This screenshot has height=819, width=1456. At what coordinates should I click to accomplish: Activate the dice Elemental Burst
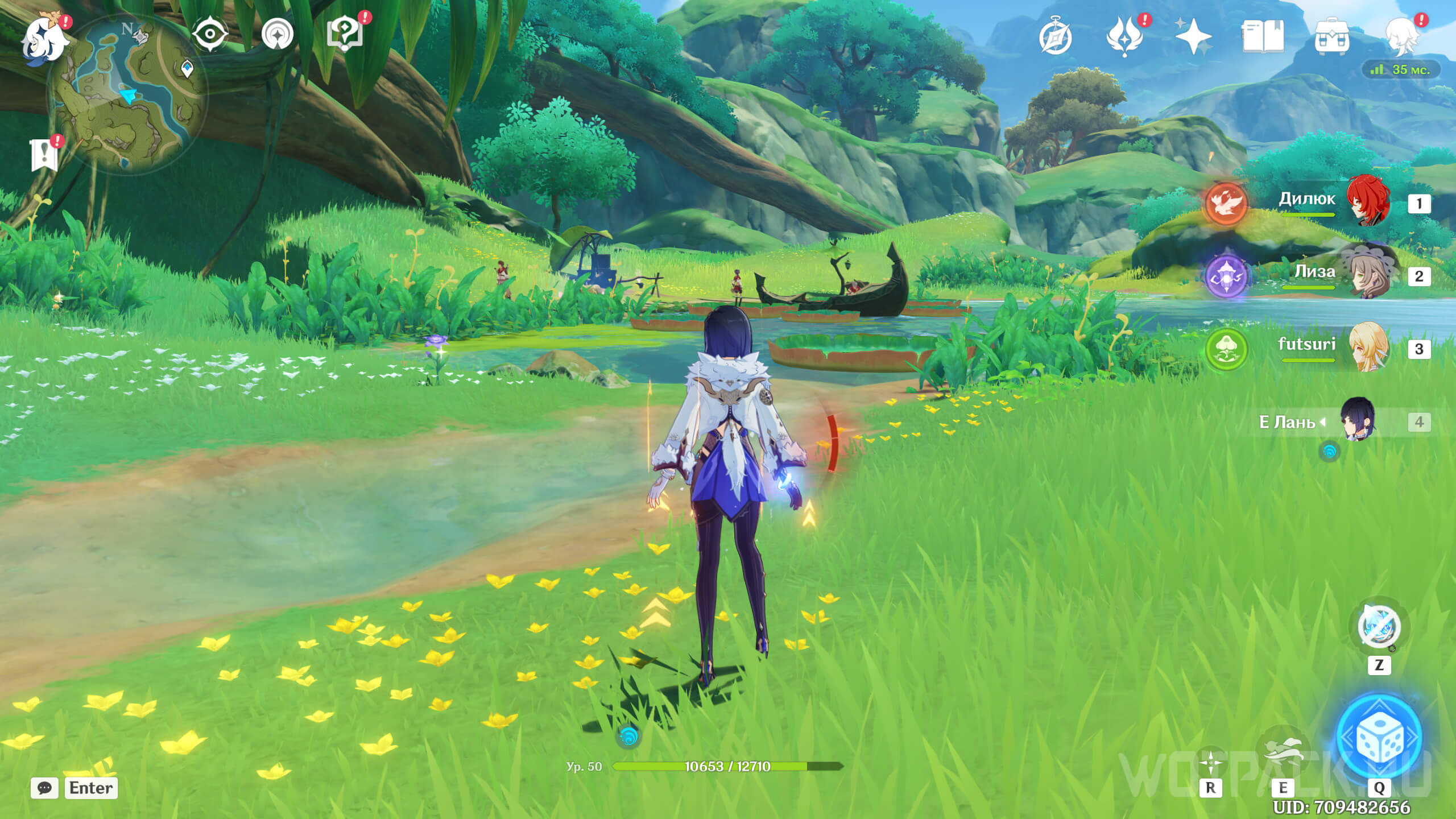[x=1379, y=737]
